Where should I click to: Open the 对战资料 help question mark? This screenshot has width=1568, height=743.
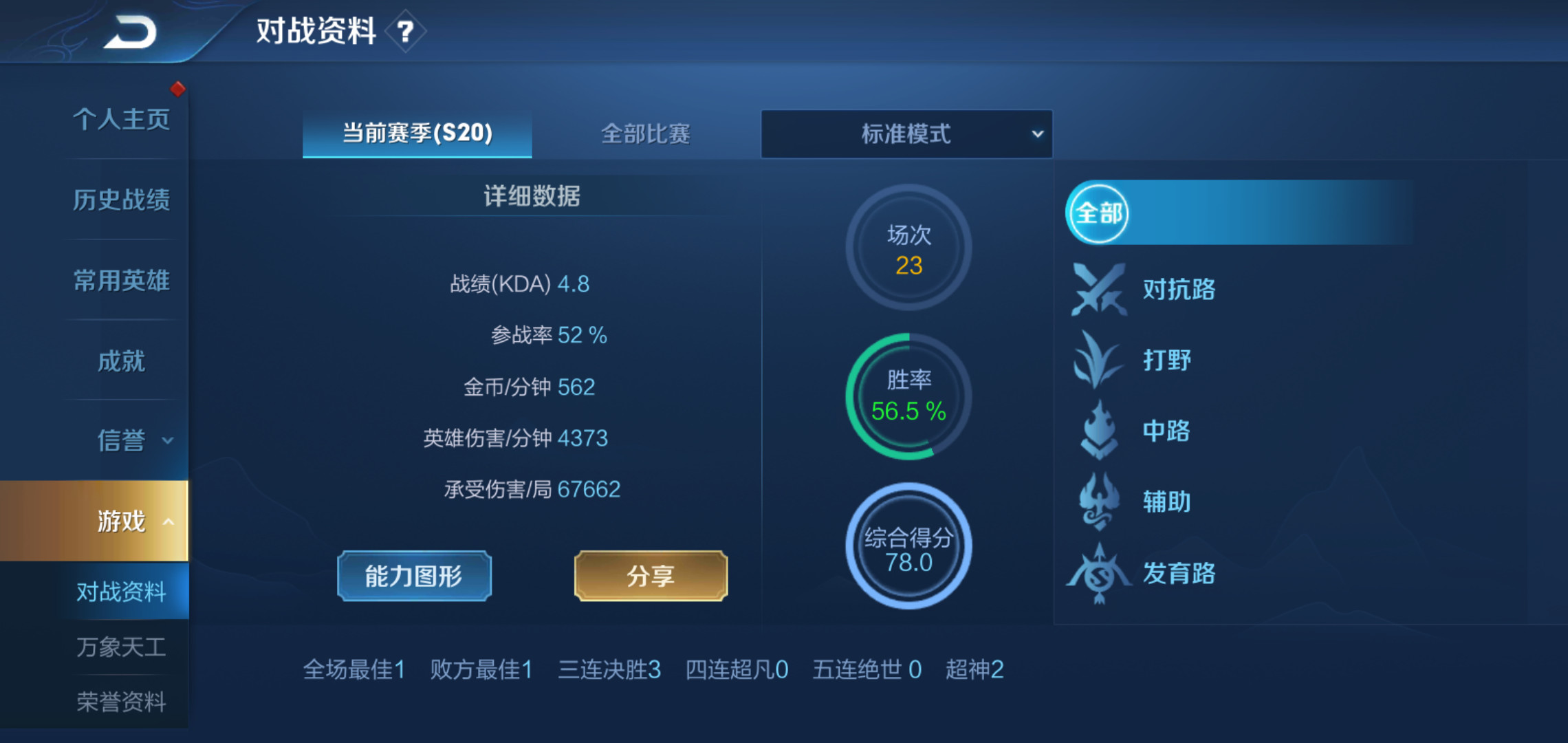406,30
